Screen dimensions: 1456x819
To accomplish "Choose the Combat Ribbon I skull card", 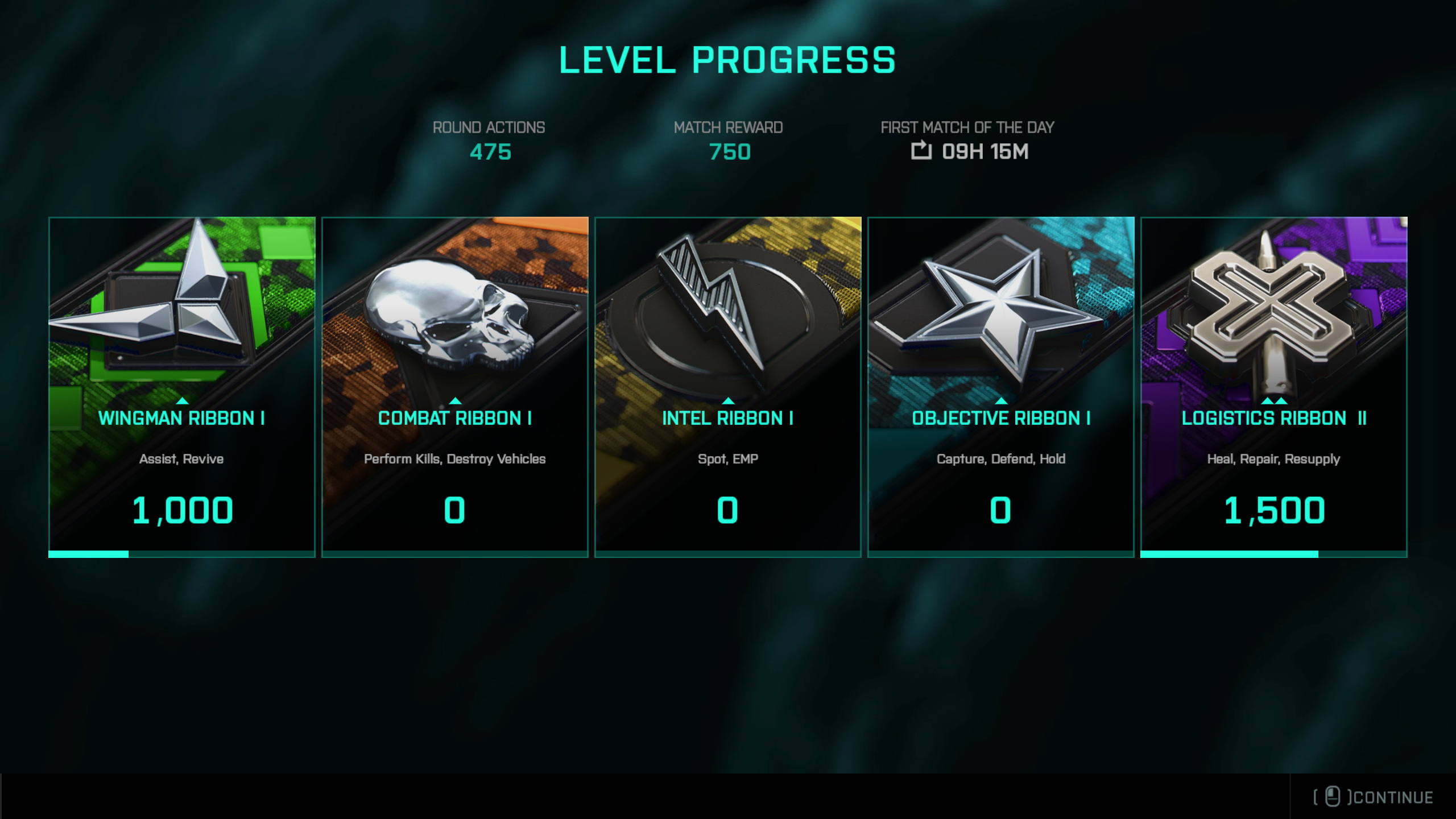I will [455, 387].
